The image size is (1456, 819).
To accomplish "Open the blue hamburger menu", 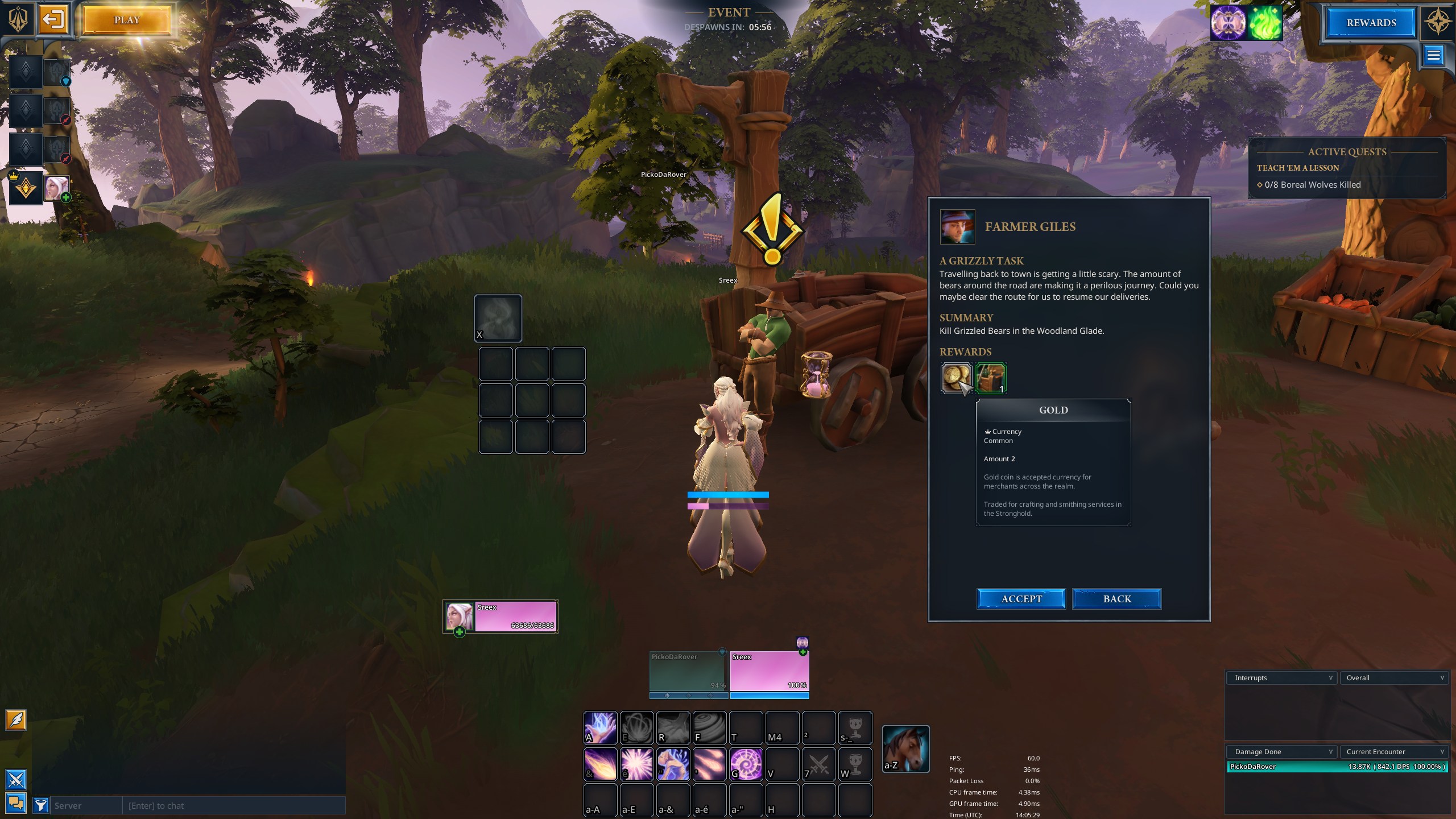I will click(x=1433, y=55).
